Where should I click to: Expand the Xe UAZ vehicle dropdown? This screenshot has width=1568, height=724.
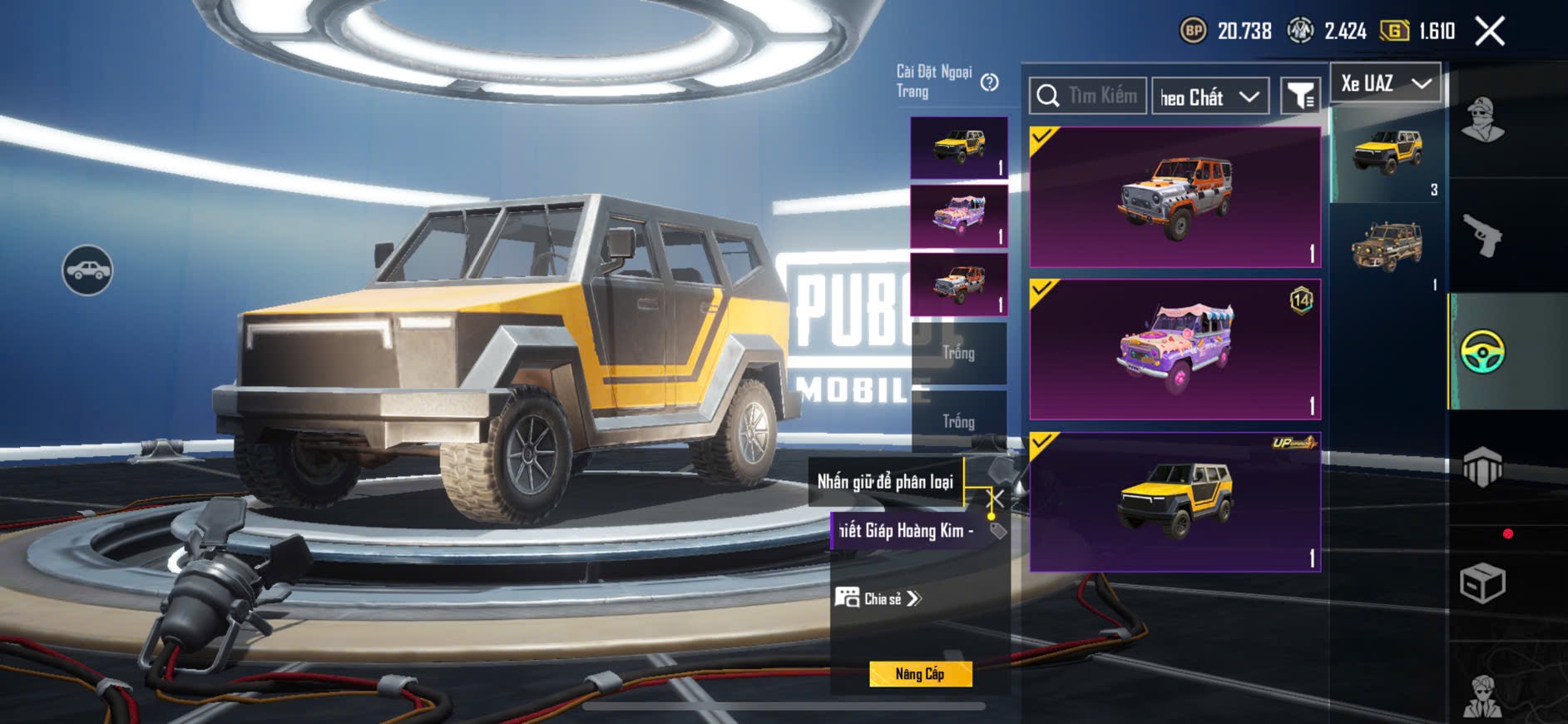[1385, 83]
